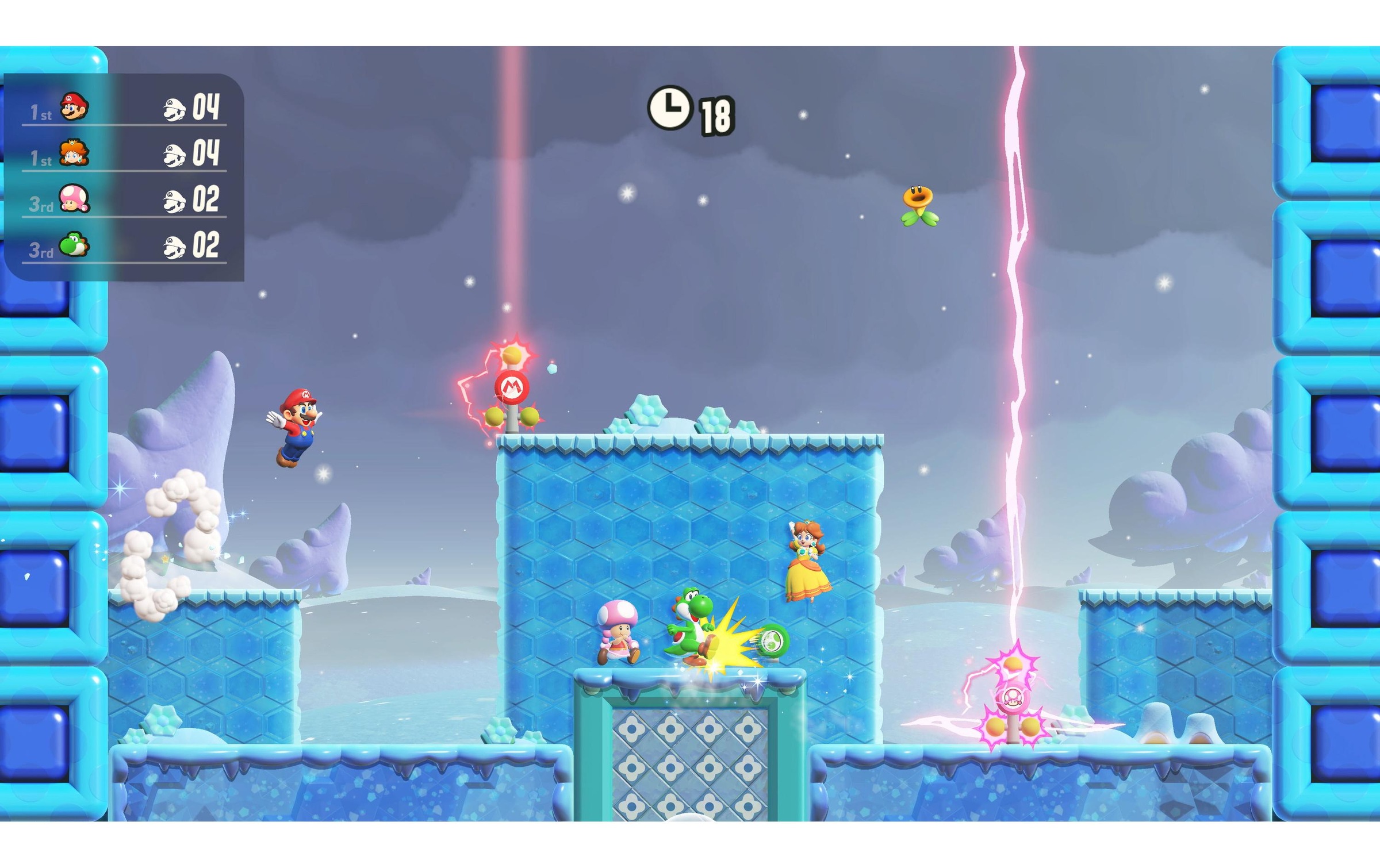Image resolution: width=1380 pixels, height=868 pixels.
Task: Select Mario's icon in the scoreboard
Action: tap(75, 106)
